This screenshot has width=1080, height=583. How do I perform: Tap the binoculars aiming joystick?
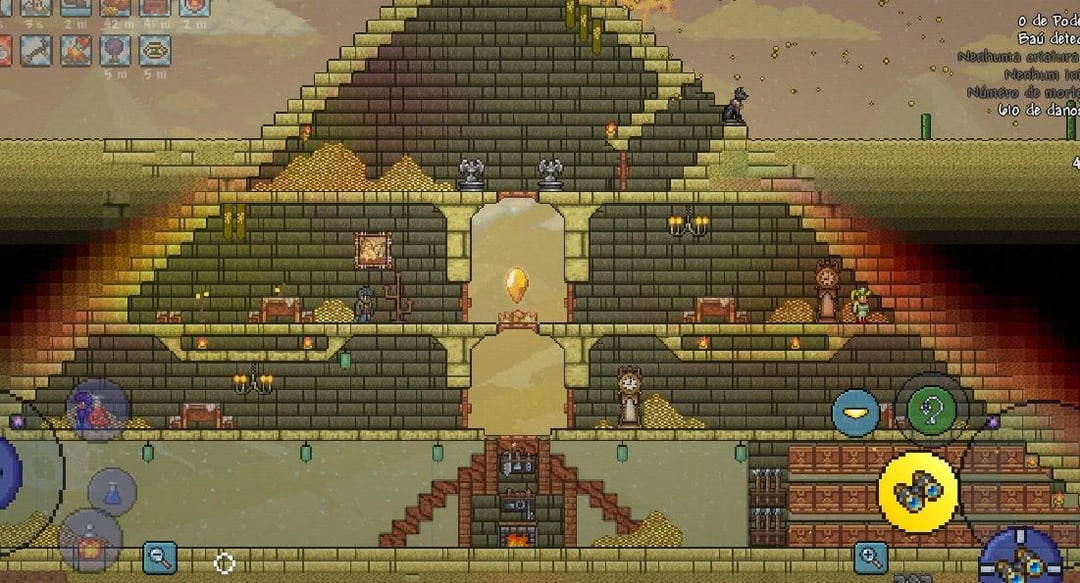1020,557
